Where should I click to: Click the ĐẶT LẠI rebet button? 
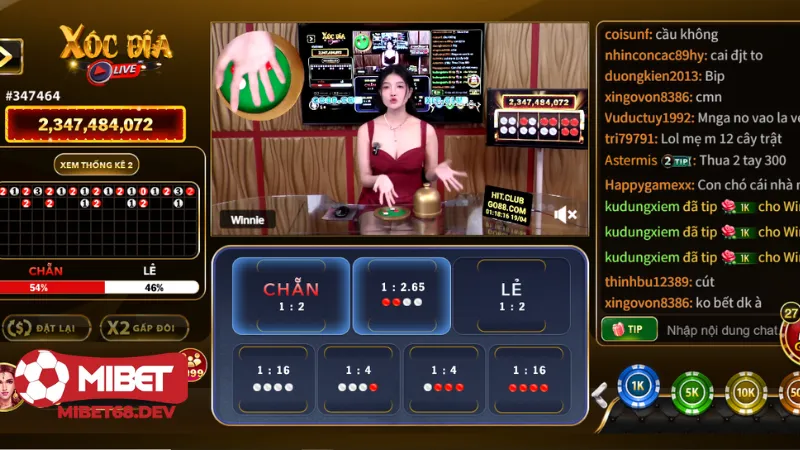(x=47, y=327)
